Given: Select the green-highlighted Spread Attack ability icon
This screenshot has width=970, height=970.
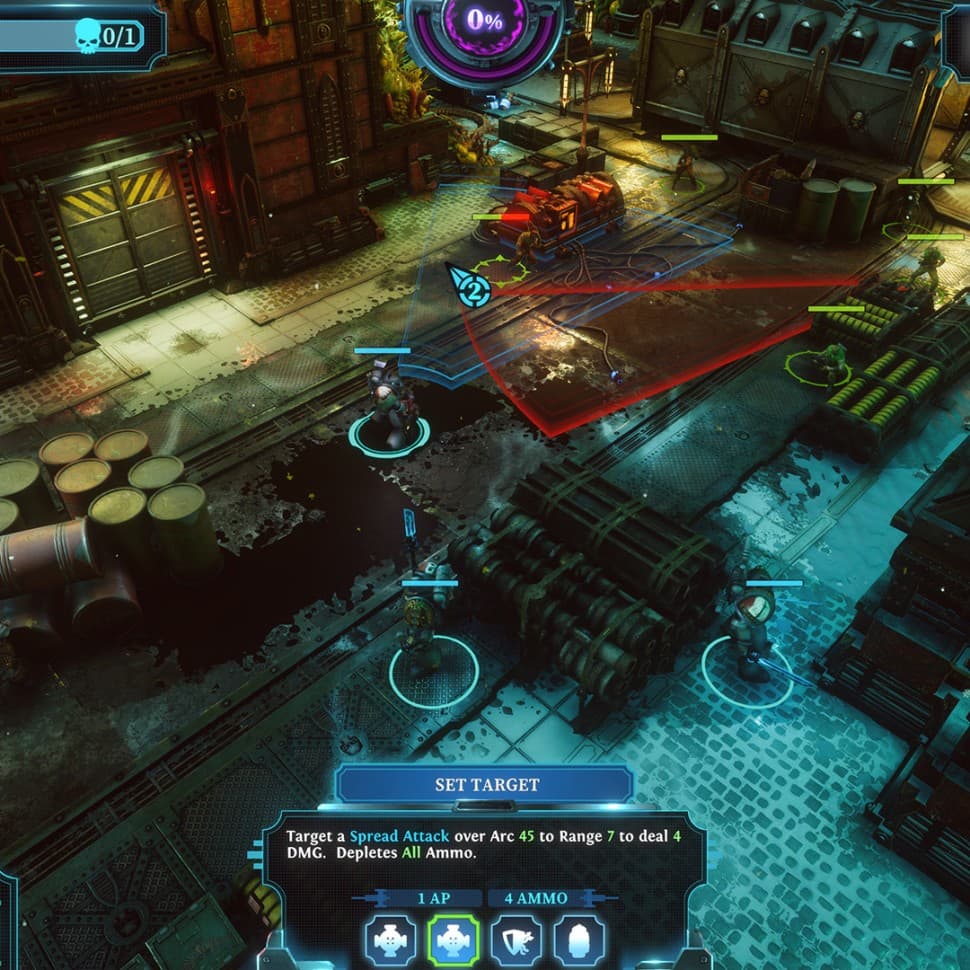Looking at the screenshot, I should 453,940.
